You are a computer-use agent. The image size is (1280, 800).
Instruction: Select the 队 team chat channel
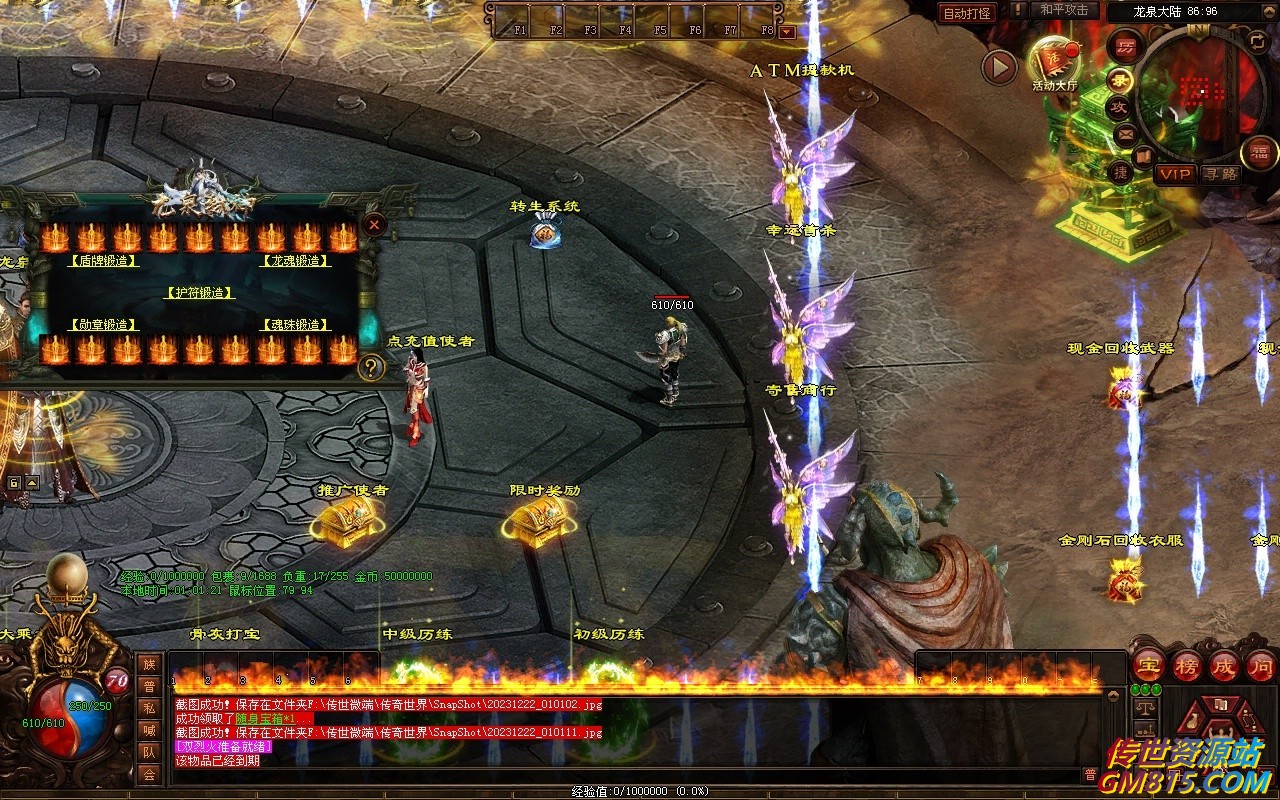click(x=149, y=752)
